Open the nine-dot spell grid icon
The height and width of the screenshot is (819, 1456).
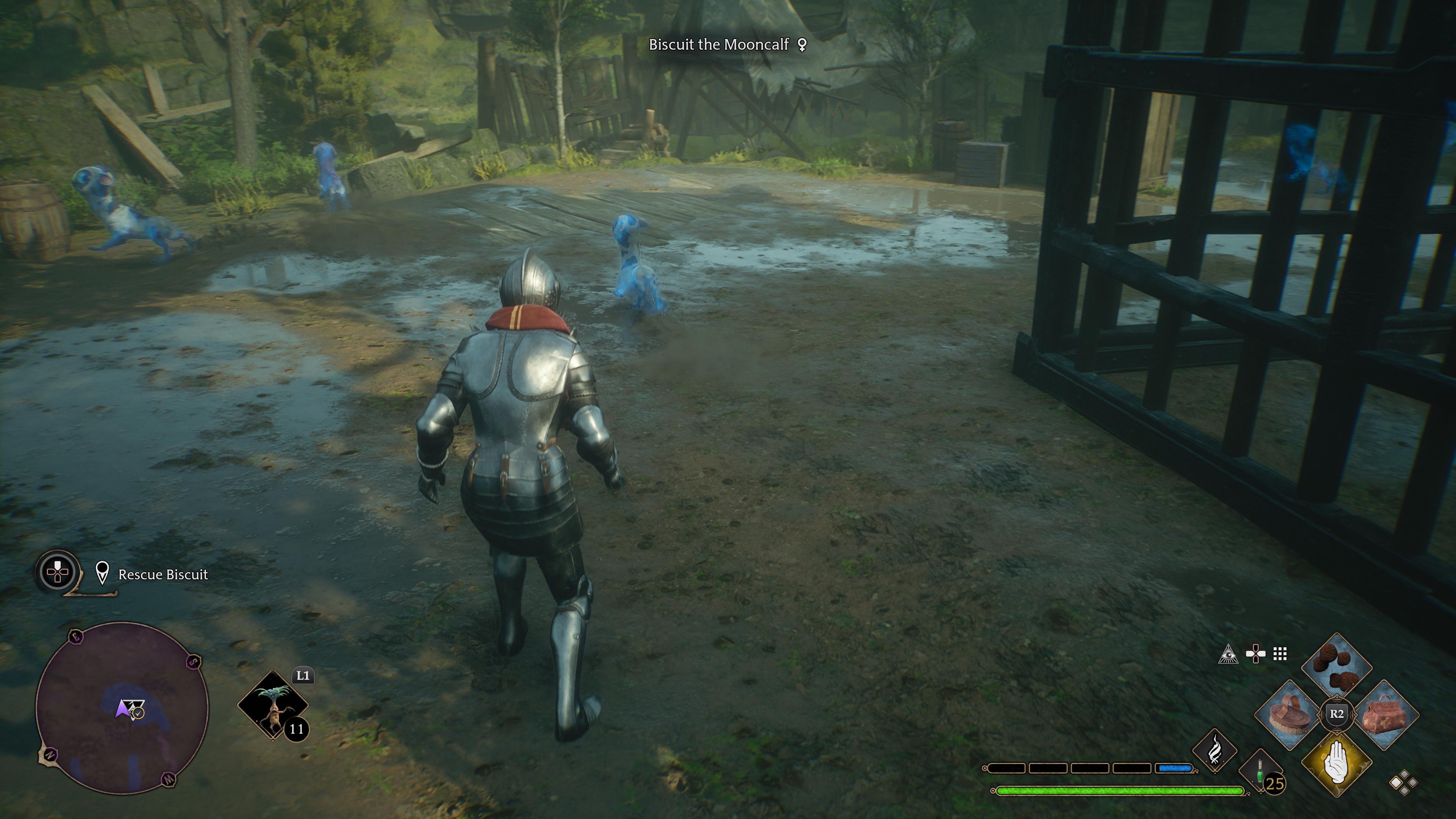tap(1280, 654)
